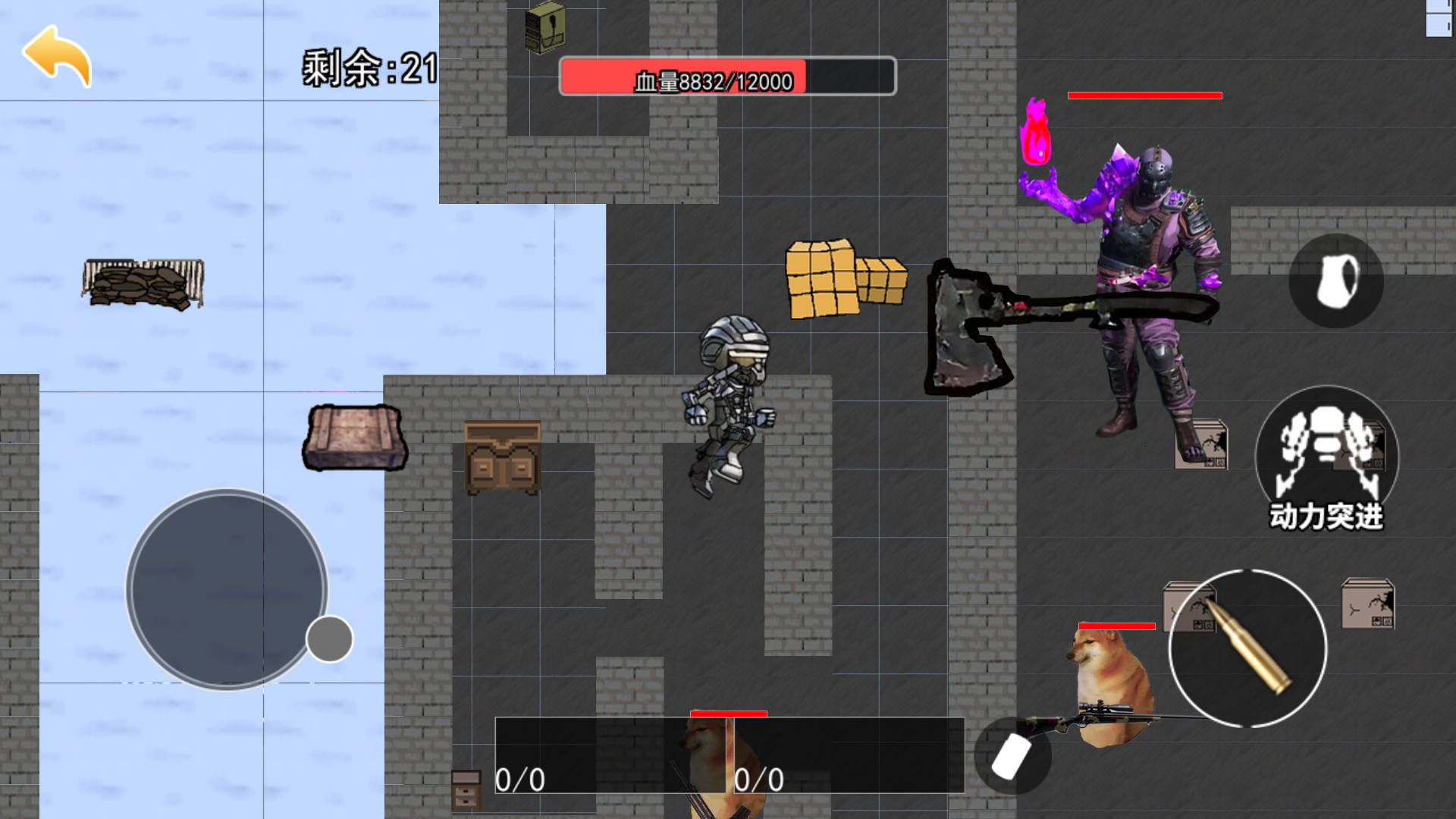
Task: Tap the small white canister button
Action: (x=1012, y=756)
